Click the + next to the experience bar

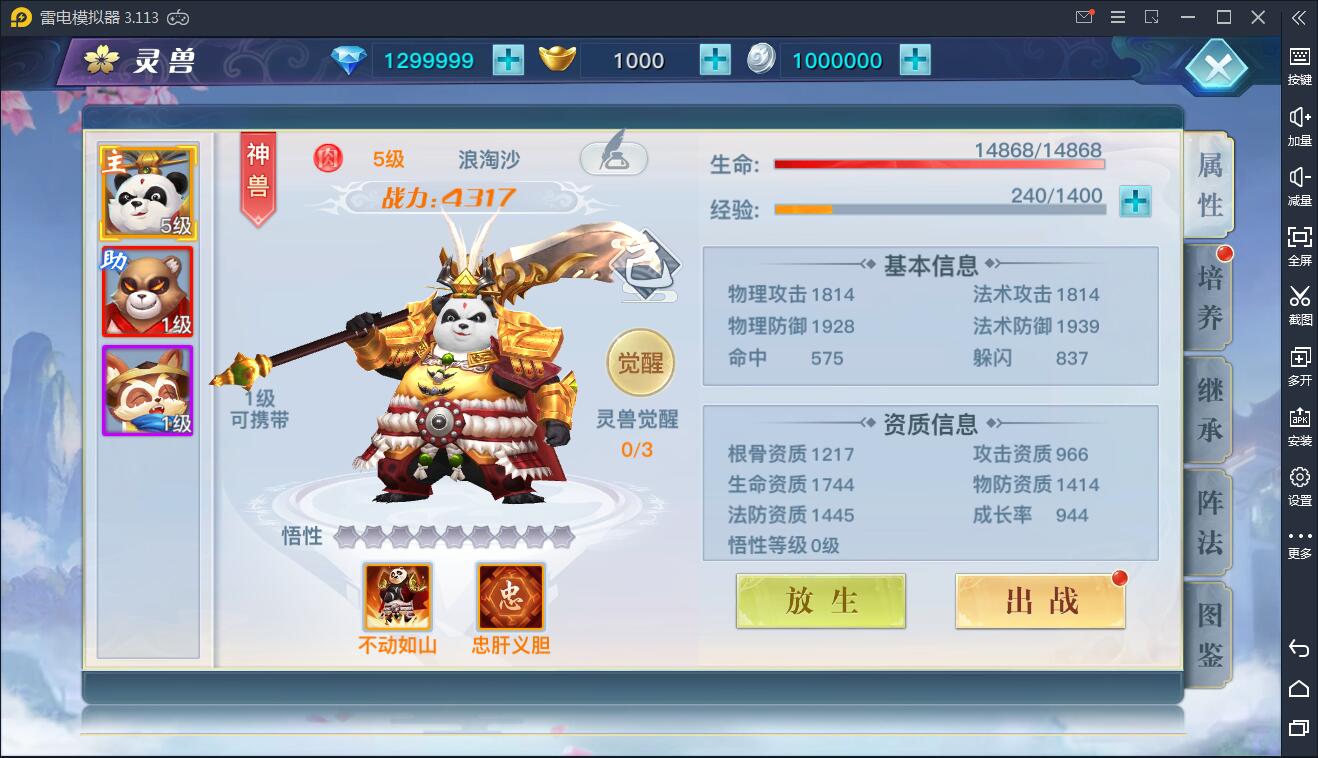[1135, 202]
